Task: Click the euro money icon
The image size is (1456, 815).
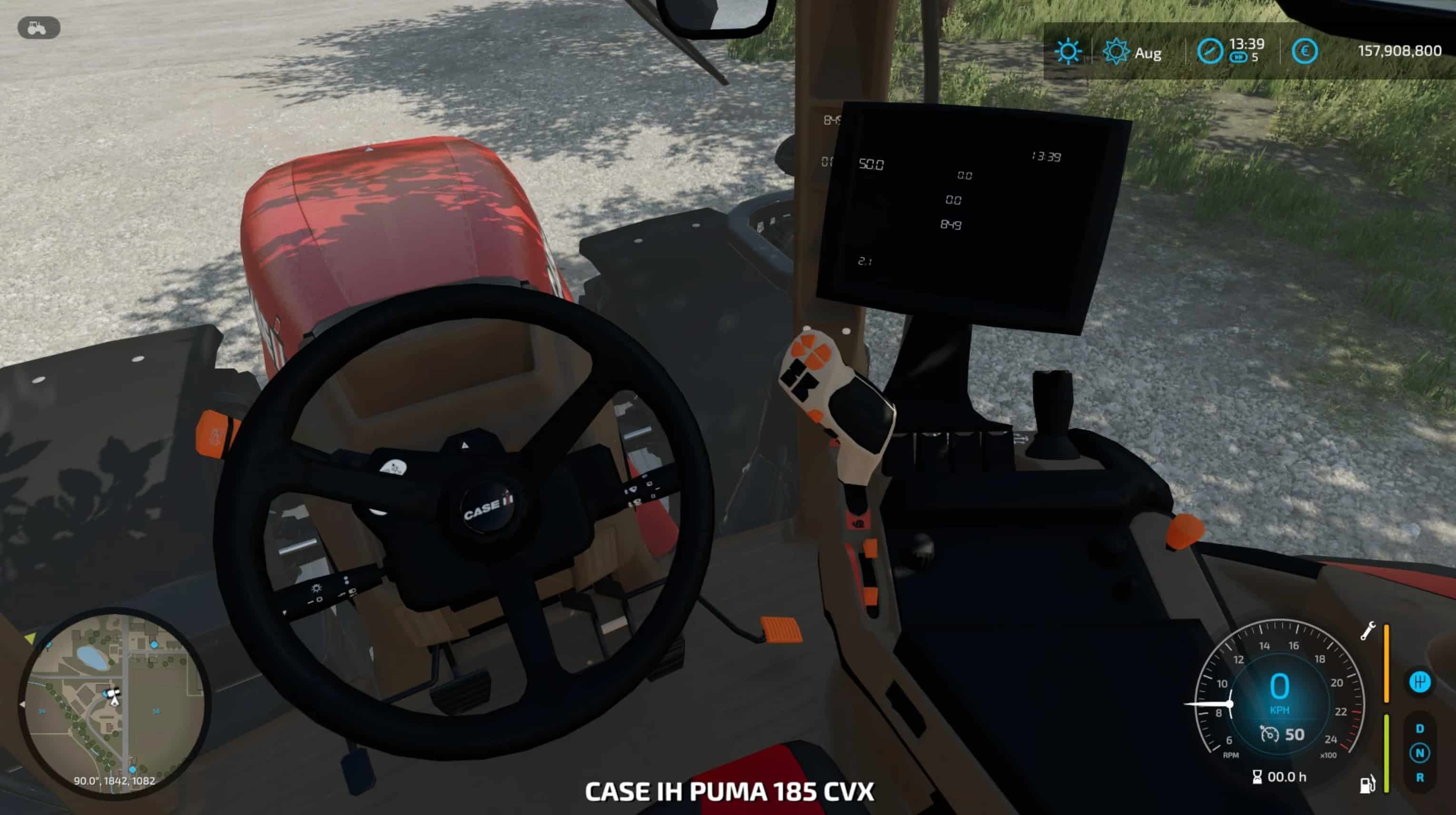Action: pyautogui.click(x=1304, y=51)
